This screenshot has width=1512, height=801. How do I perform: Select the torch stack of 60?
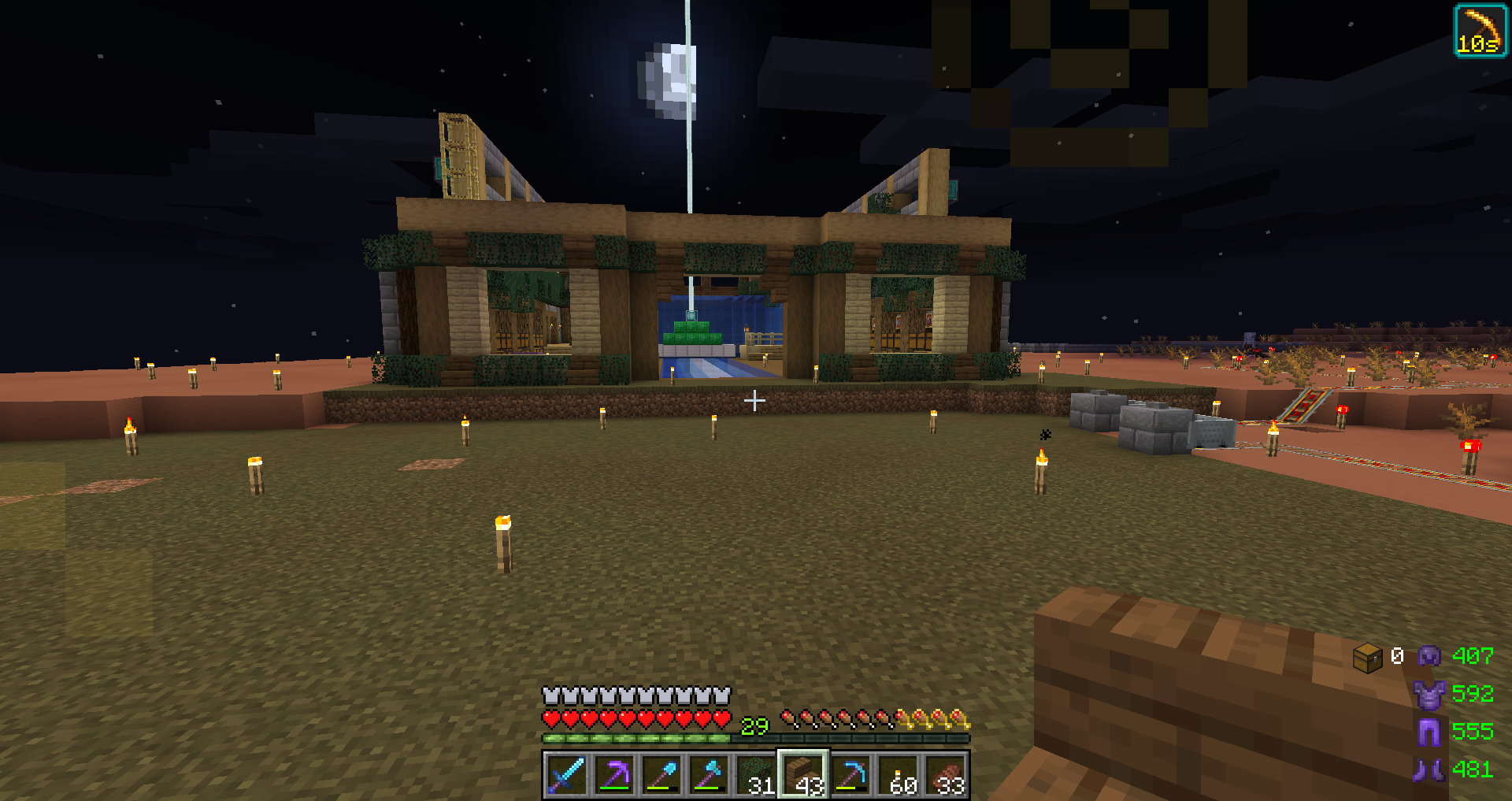click(x=898, y=774)
